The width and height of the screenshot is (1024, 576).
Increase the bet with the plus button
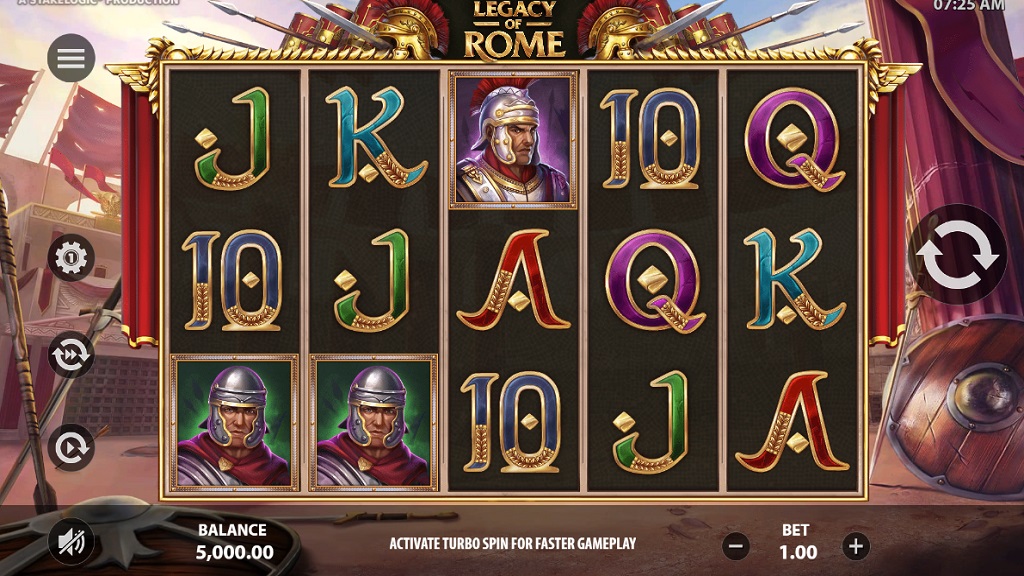click(x=855, y=546)
